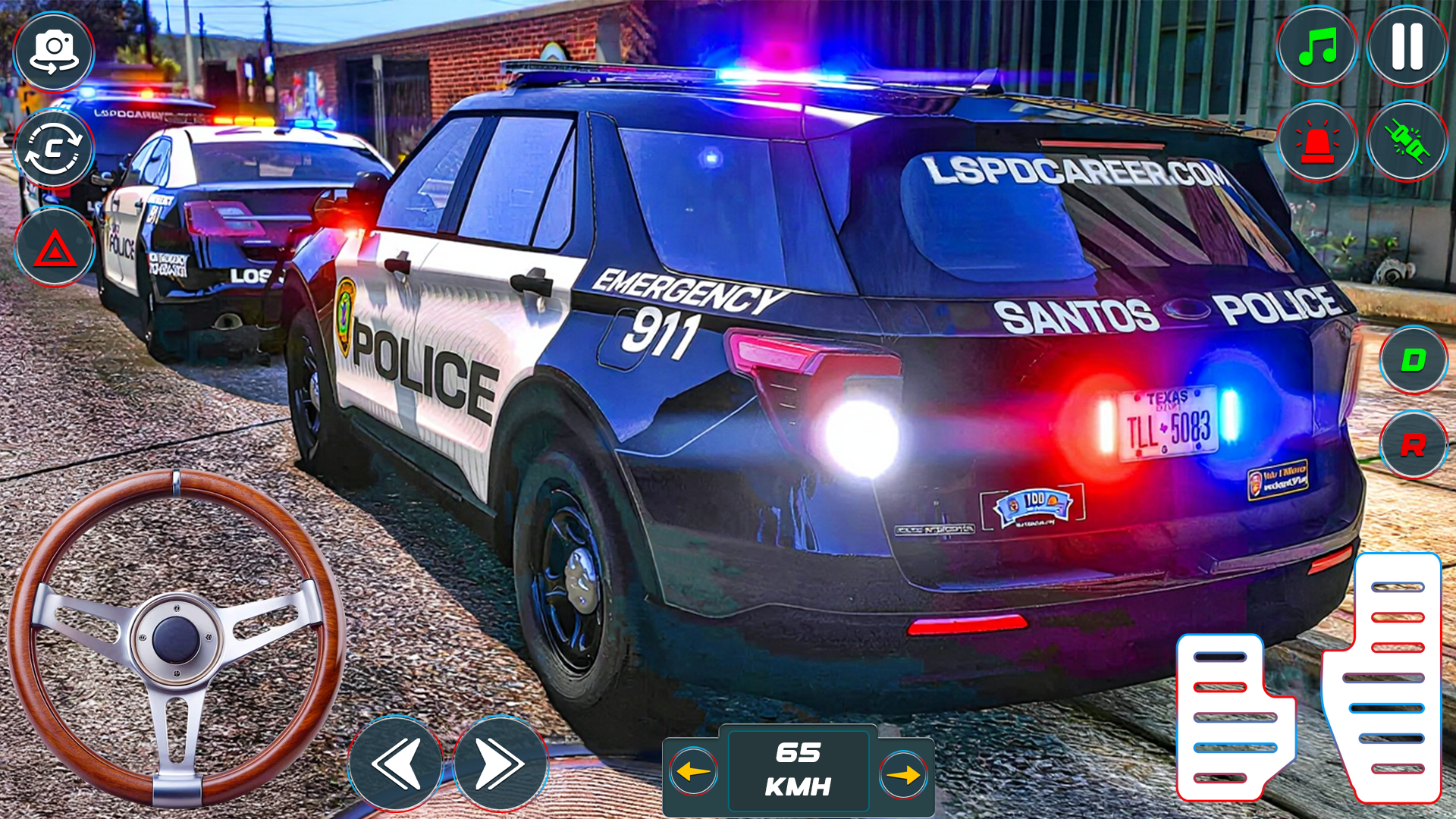Tap the left arrow beside the speedometer

[692, 772]
